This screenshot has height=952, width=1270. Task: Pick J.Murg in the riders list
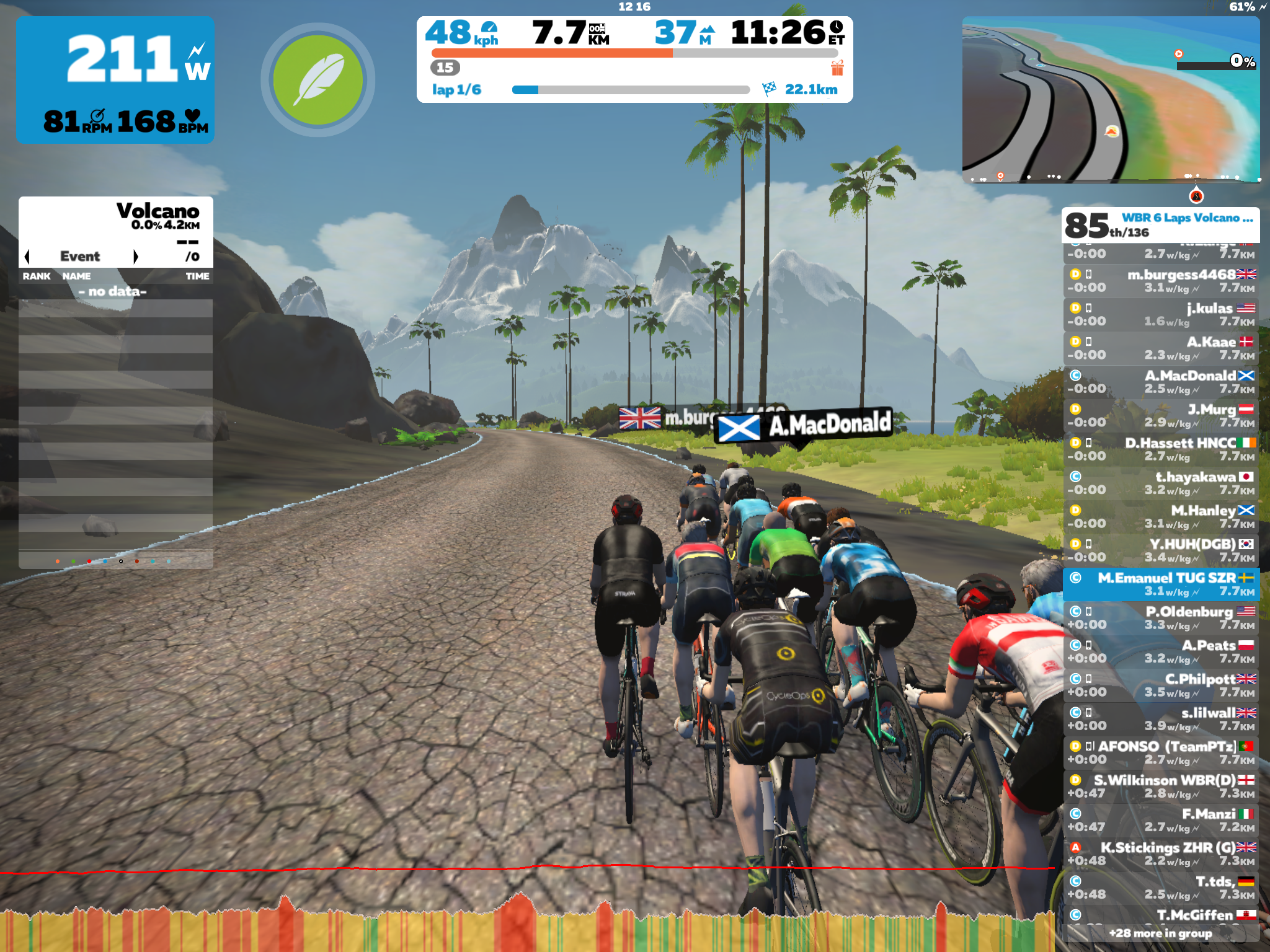pos(1161,415)
